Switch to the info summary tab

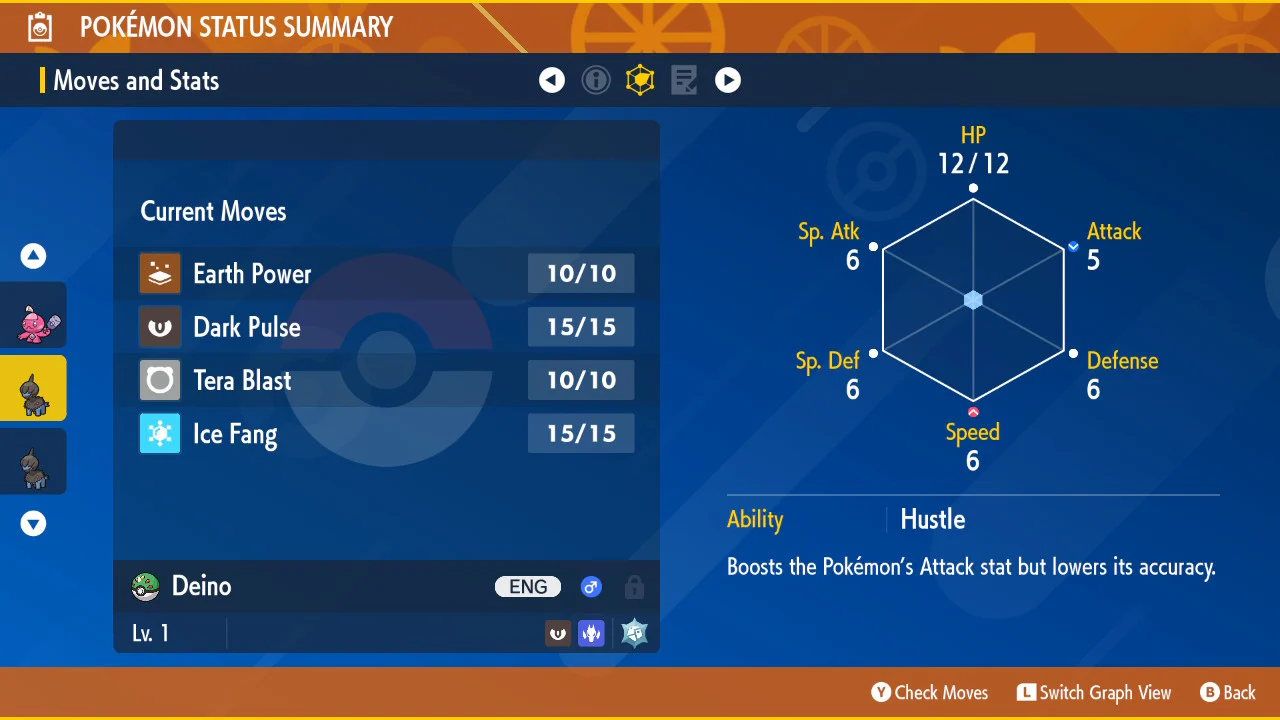(x=596, y=80)
